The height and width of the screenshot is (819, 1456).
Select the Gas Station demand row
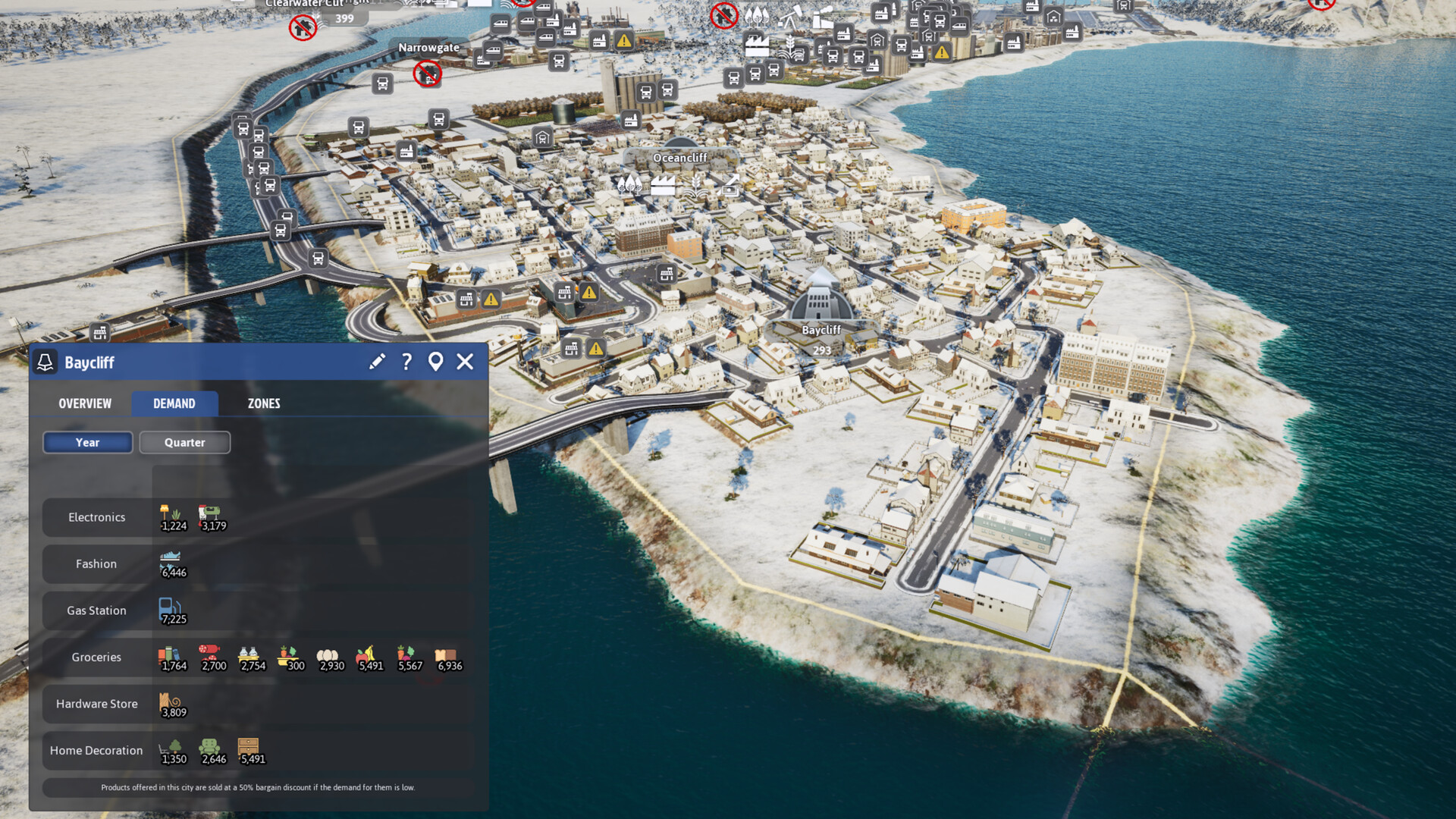coord(97,610)
